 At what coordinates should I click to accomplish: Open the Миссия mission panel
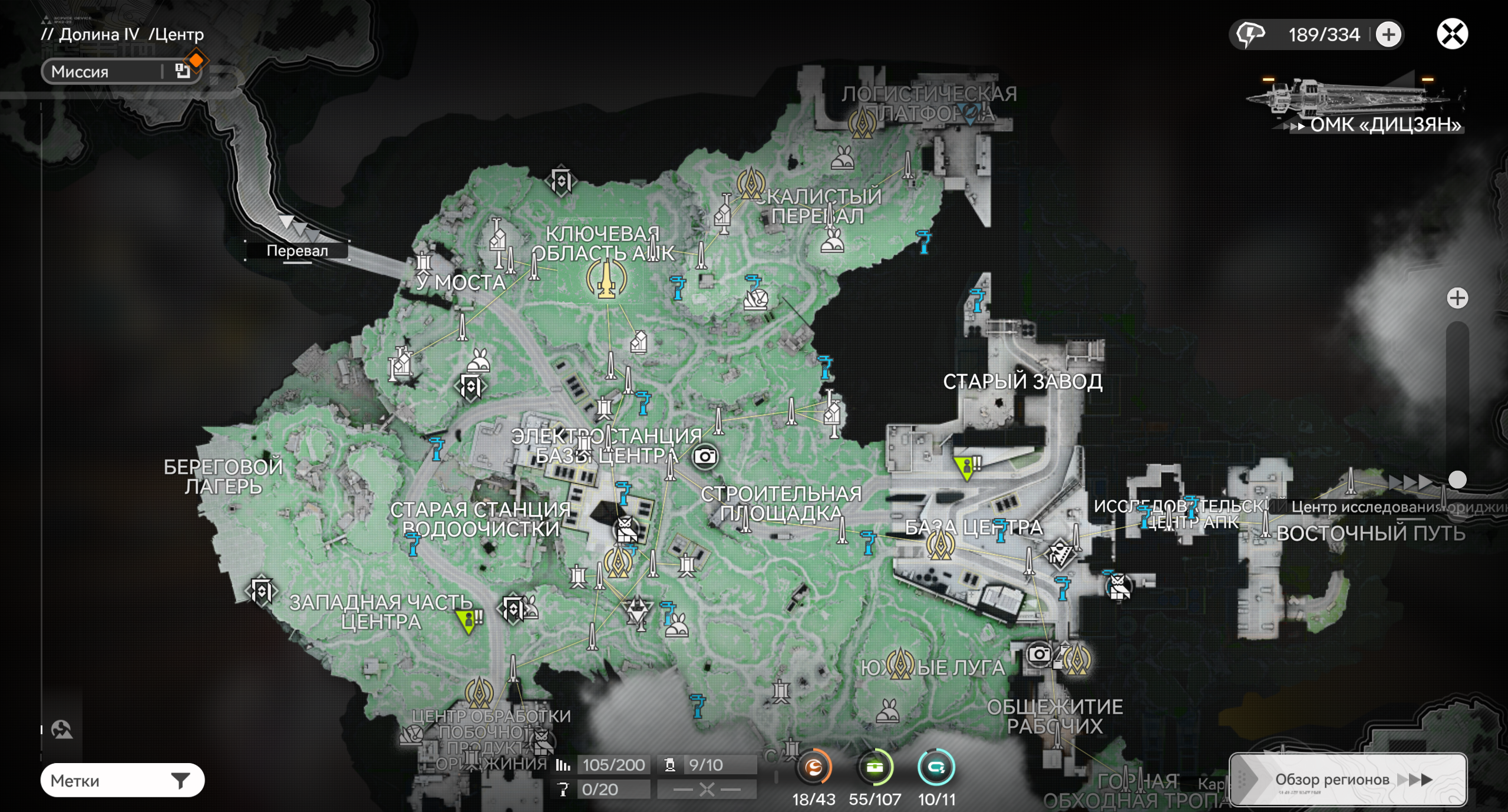[121, 72]
